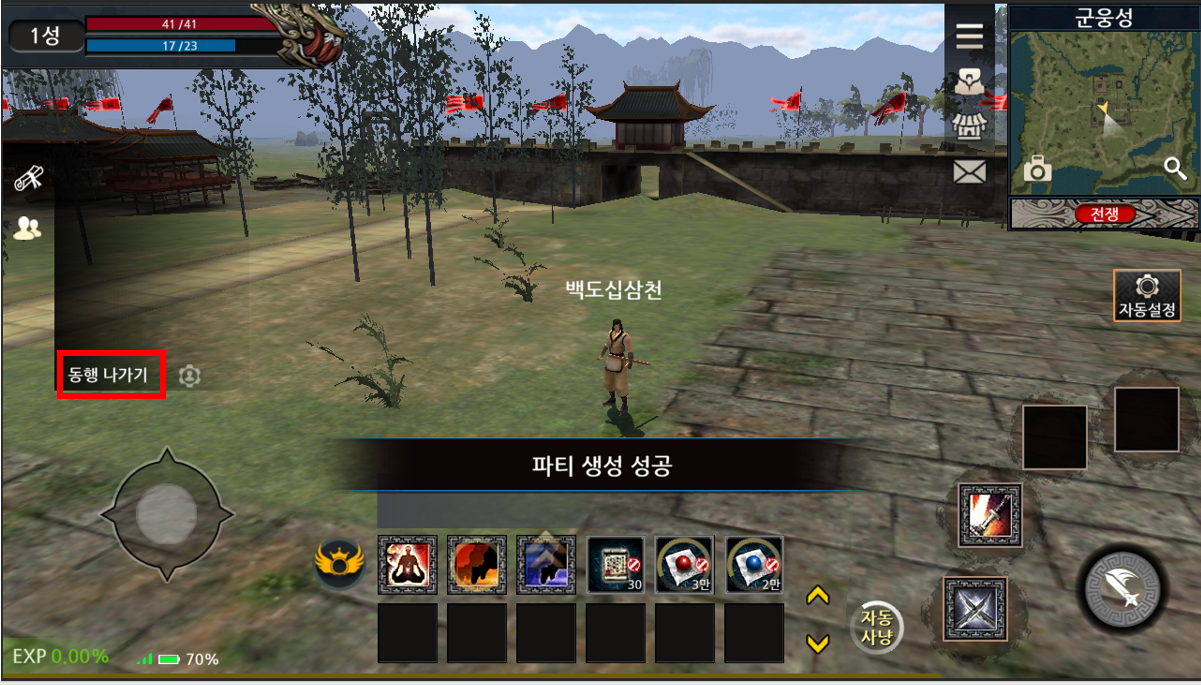Open the party settings gear icon
The image size is (1201, 685).
pos(190,376)
